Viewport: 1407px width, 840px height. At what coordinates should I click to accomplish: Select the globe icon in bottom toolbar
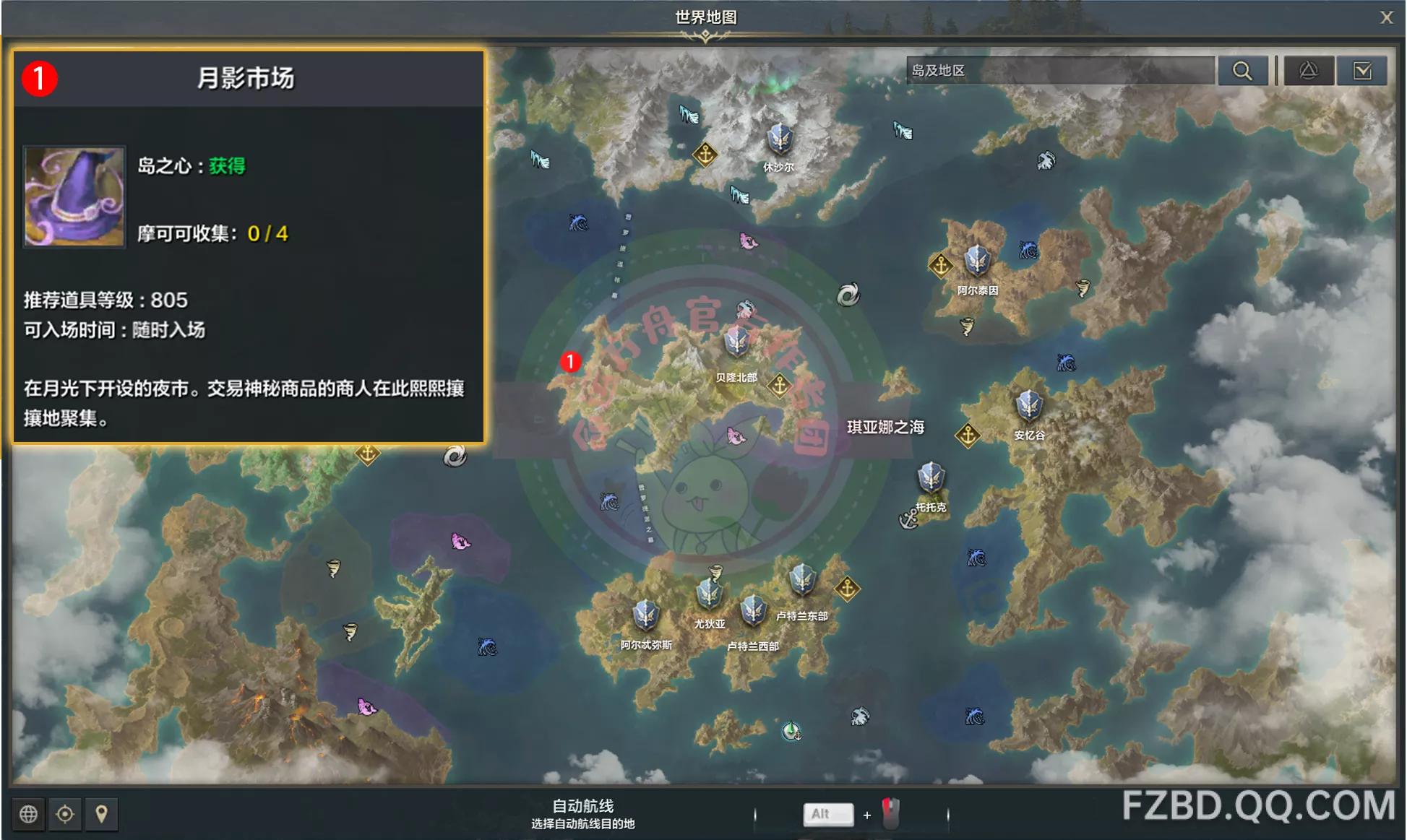pos(29,814)
